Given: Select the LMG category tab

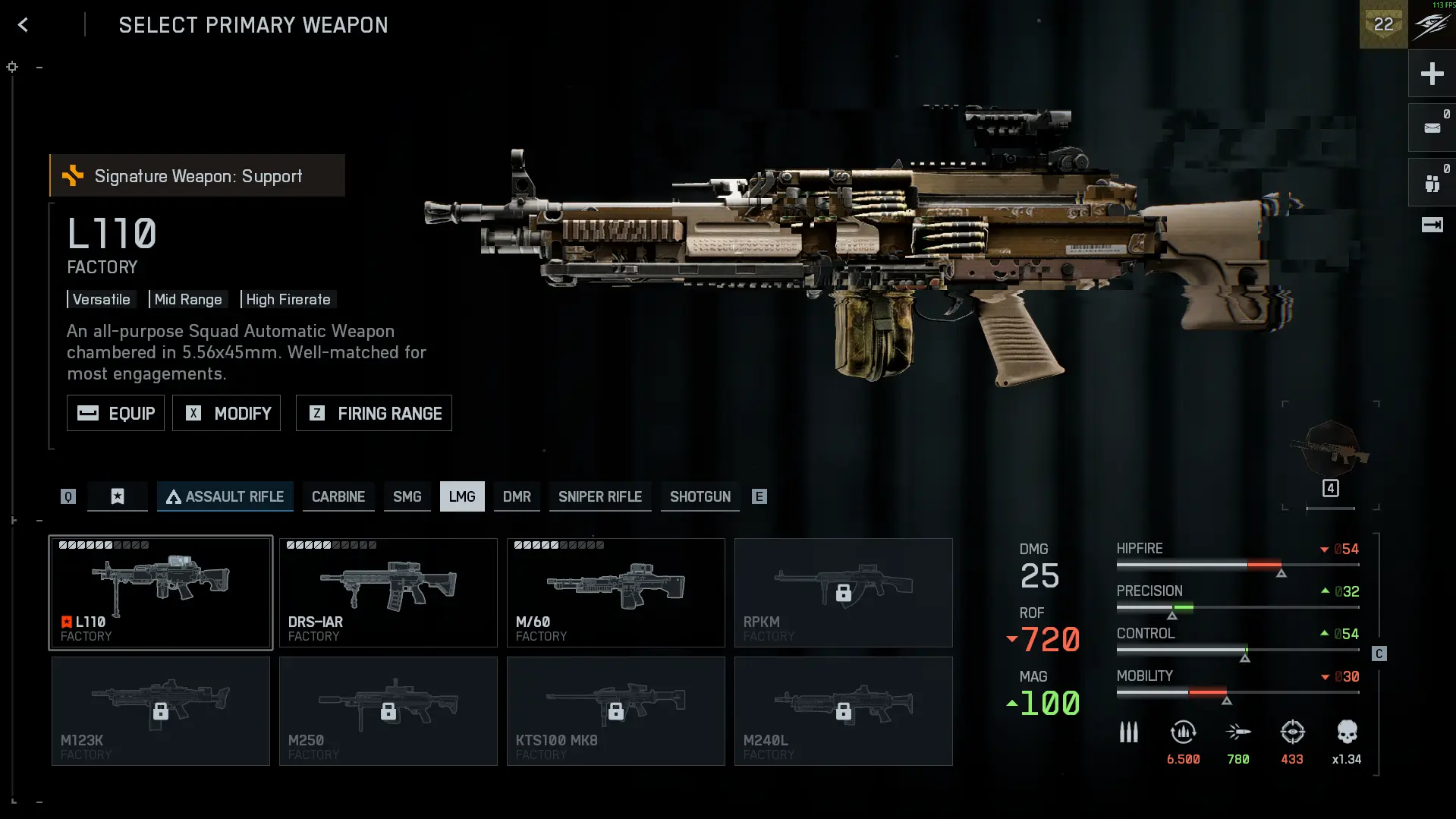Looking at the screenshot, I should (x=462, y=496).
